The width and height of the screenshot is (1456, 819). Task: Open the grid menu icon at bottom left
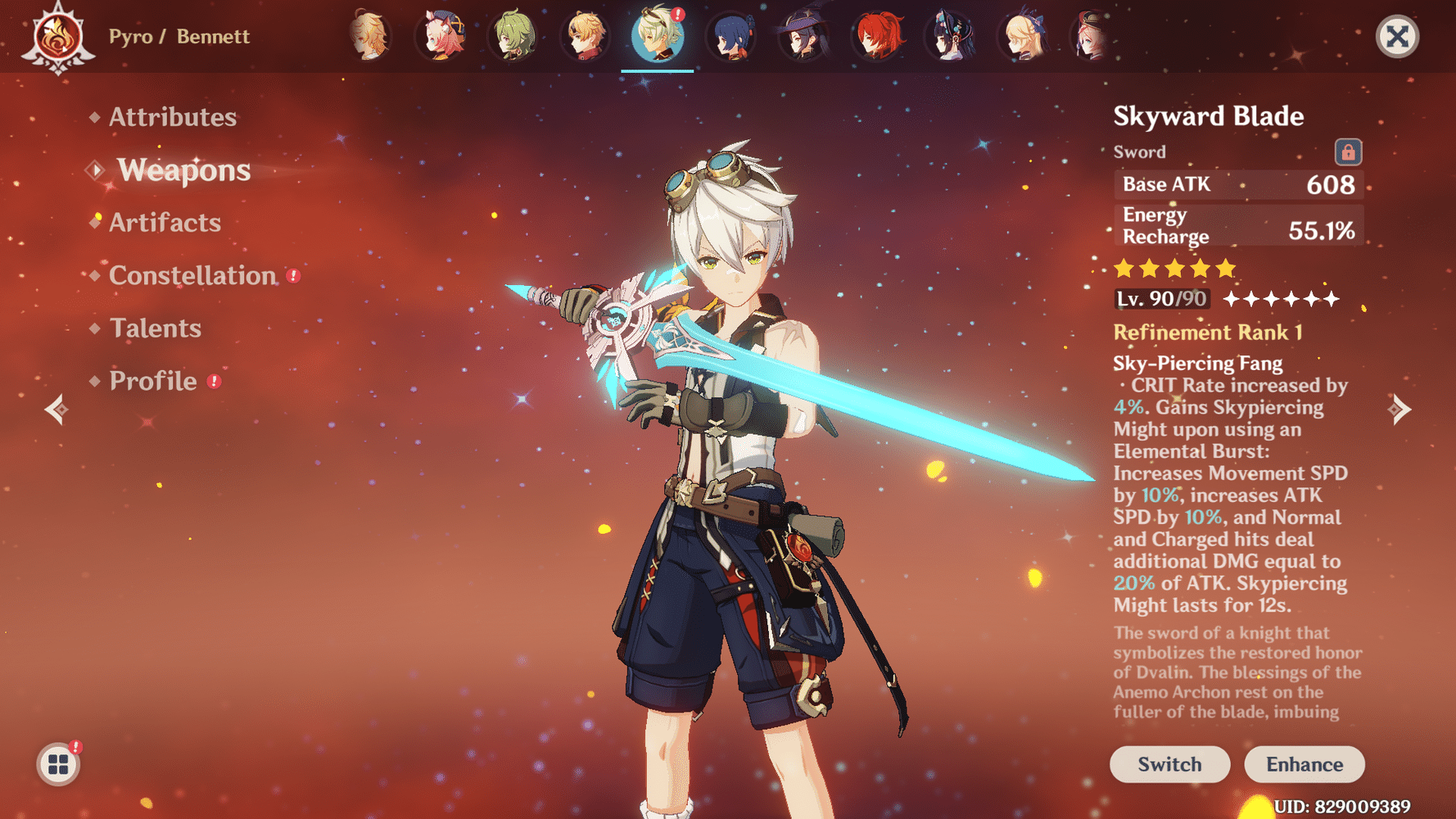[58, 765]
